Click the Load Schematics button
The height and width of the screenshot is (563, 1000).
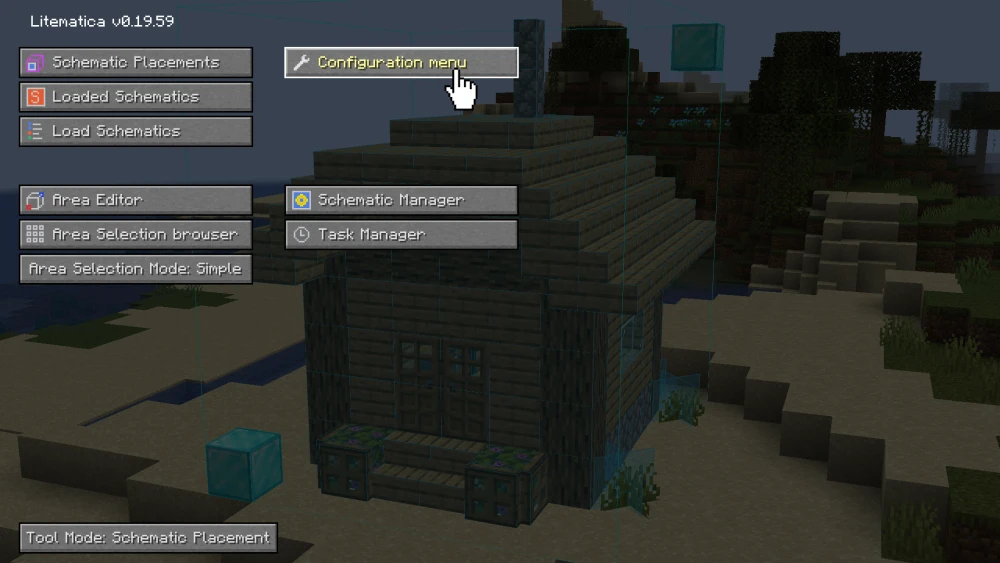(135, 131)
